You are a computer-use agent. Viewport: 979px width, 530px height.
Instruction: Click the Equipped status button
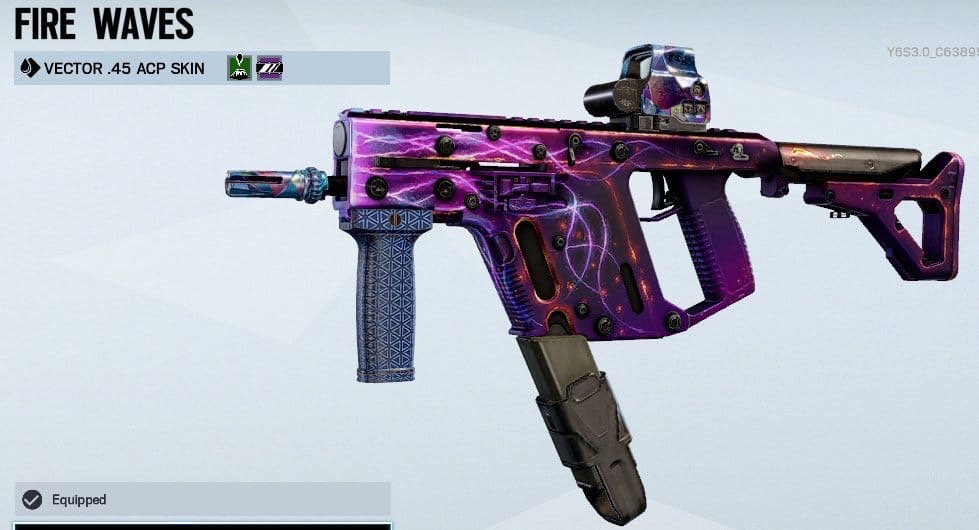click(200, 499)
